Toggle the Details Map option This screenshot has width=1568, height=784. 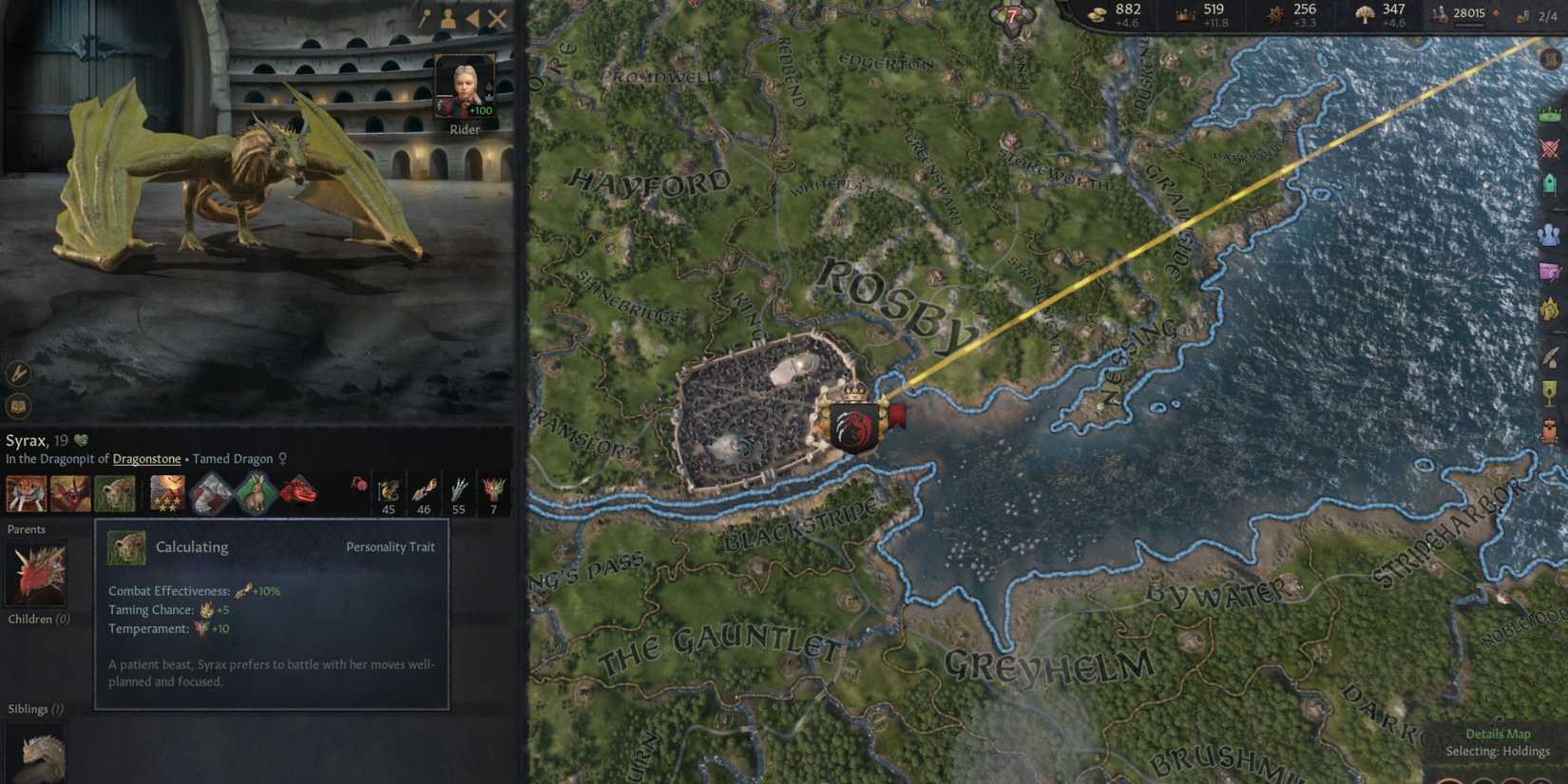tap(1499, 734)
